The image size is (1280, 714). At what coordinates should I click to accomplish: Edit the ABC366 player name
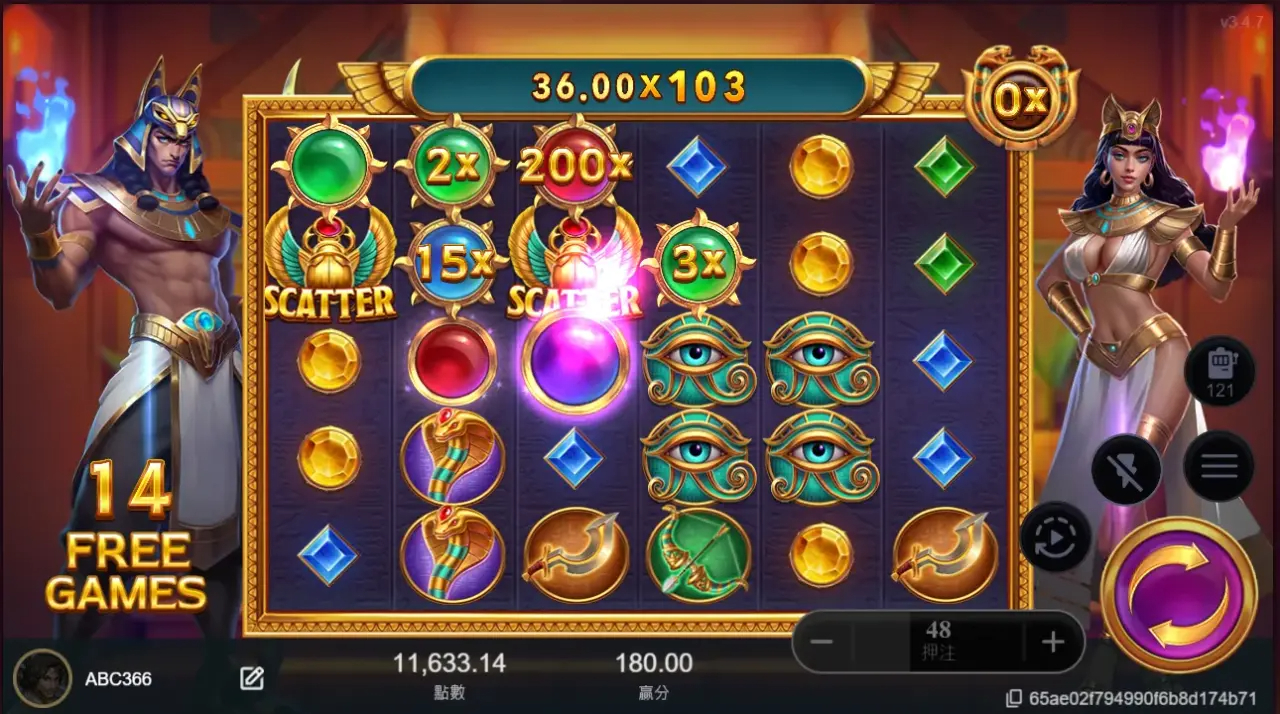tap(252, 679)
